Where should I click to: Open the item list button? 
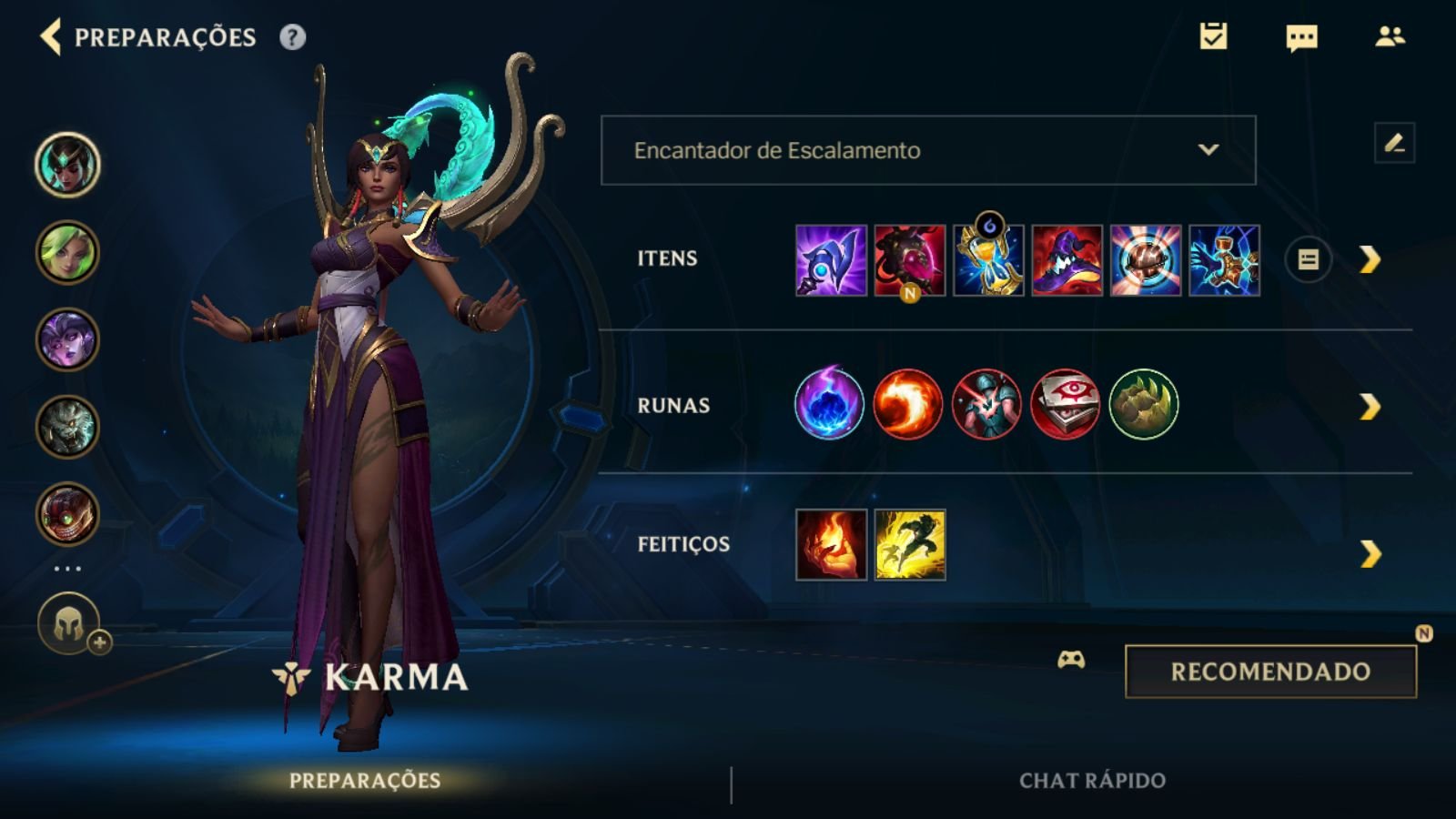point(1308,260)
